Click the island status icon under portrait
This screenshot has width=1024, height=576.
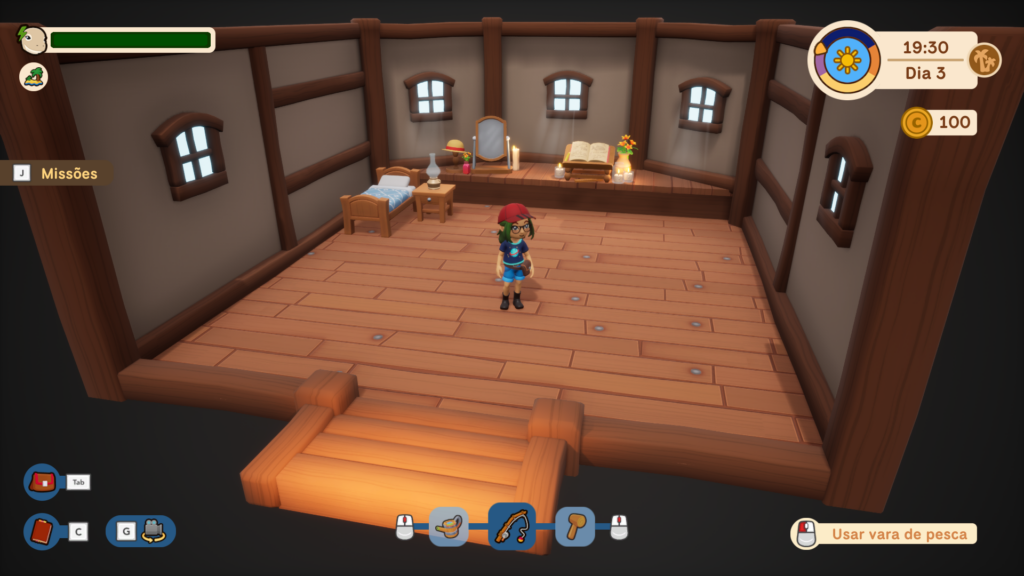33,77
